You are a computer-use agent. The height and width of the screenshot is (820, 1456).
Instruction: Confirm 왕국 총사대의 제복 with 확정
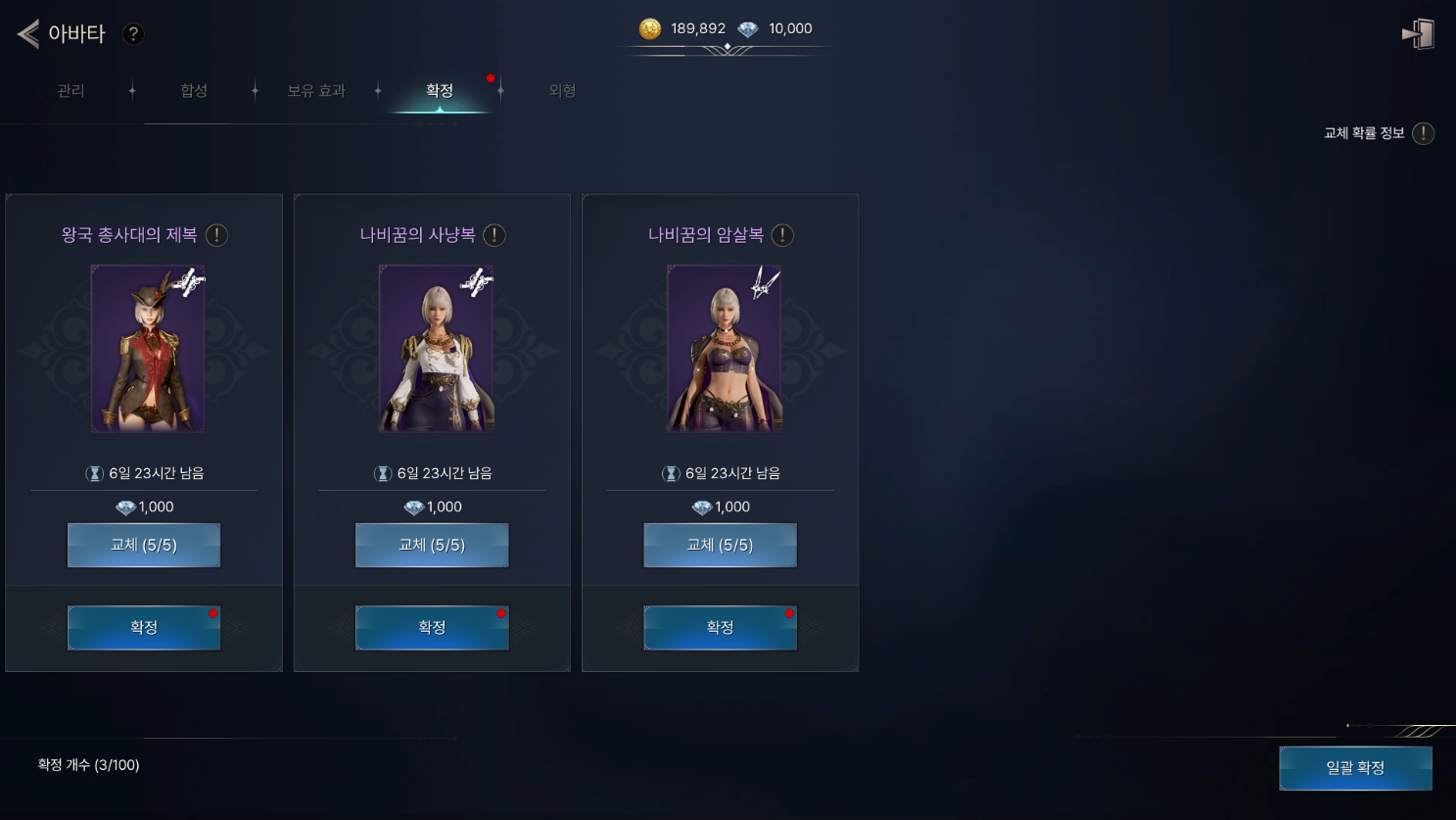[x=144, y=627]
